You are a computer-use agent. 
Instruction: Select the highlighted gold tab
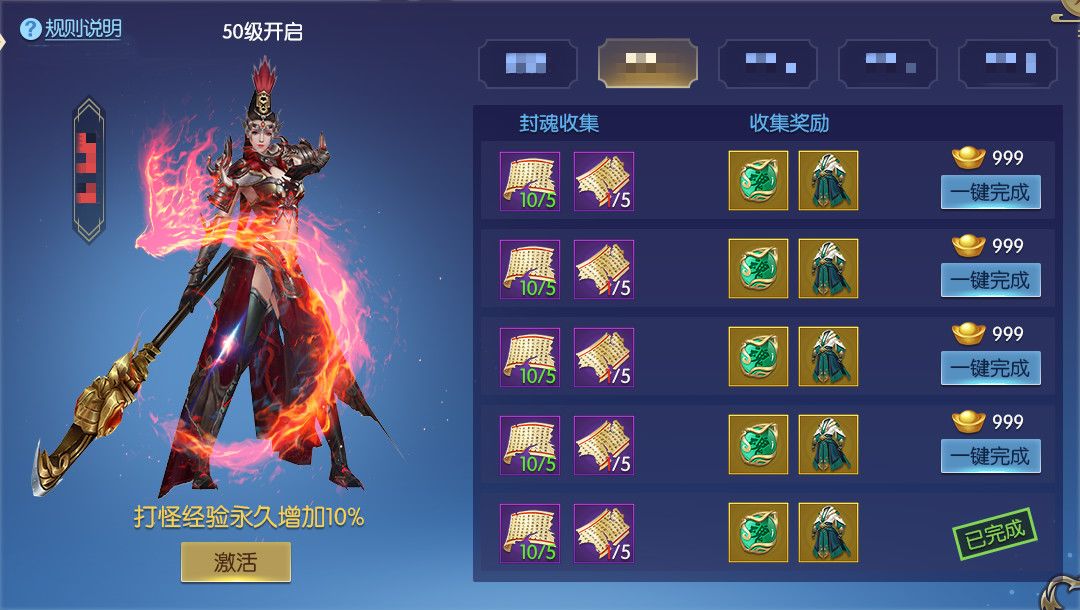click(647, 64)
